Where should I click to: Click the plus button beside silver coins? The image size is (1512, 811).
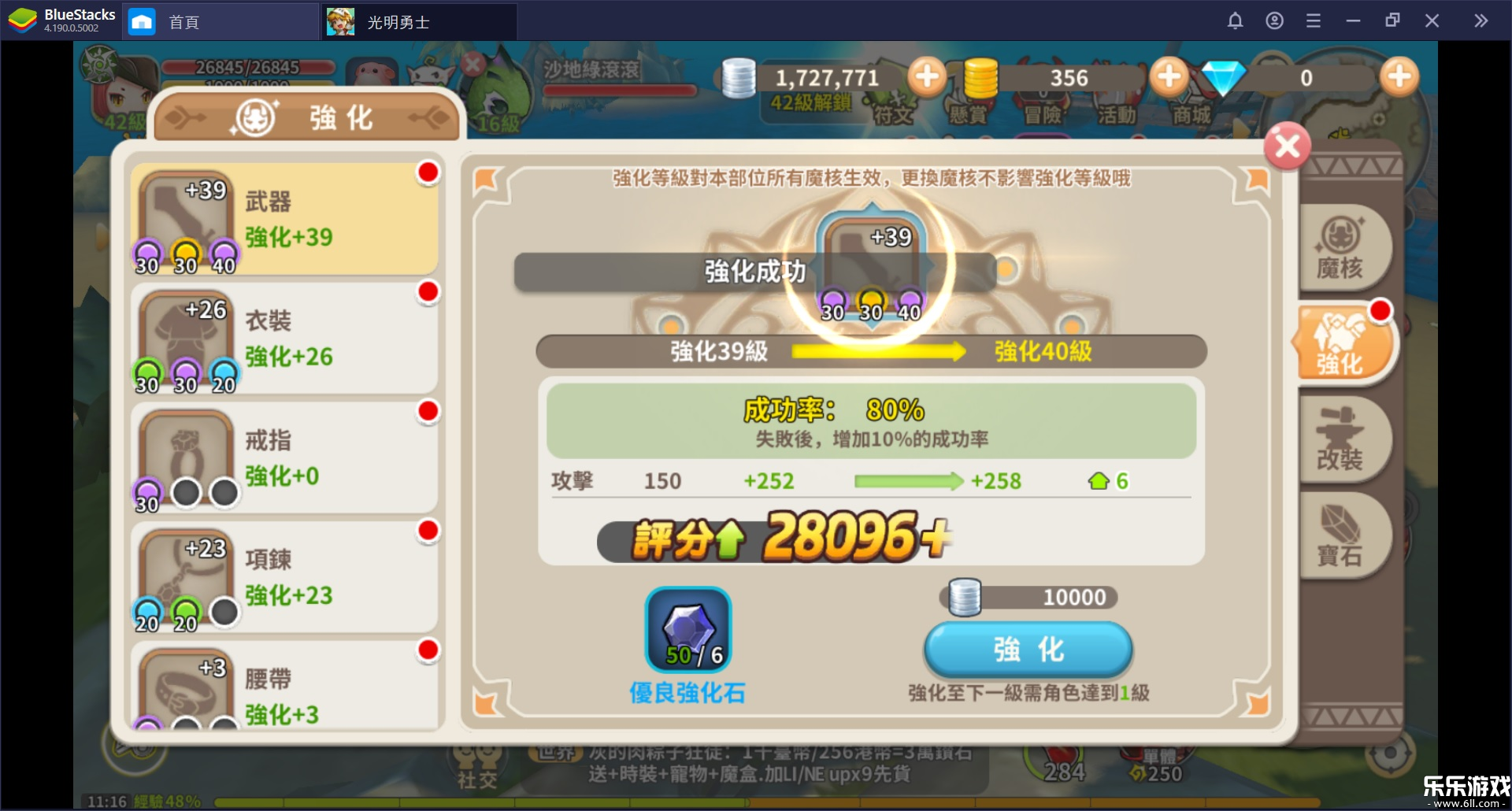[x=928, y=76]
